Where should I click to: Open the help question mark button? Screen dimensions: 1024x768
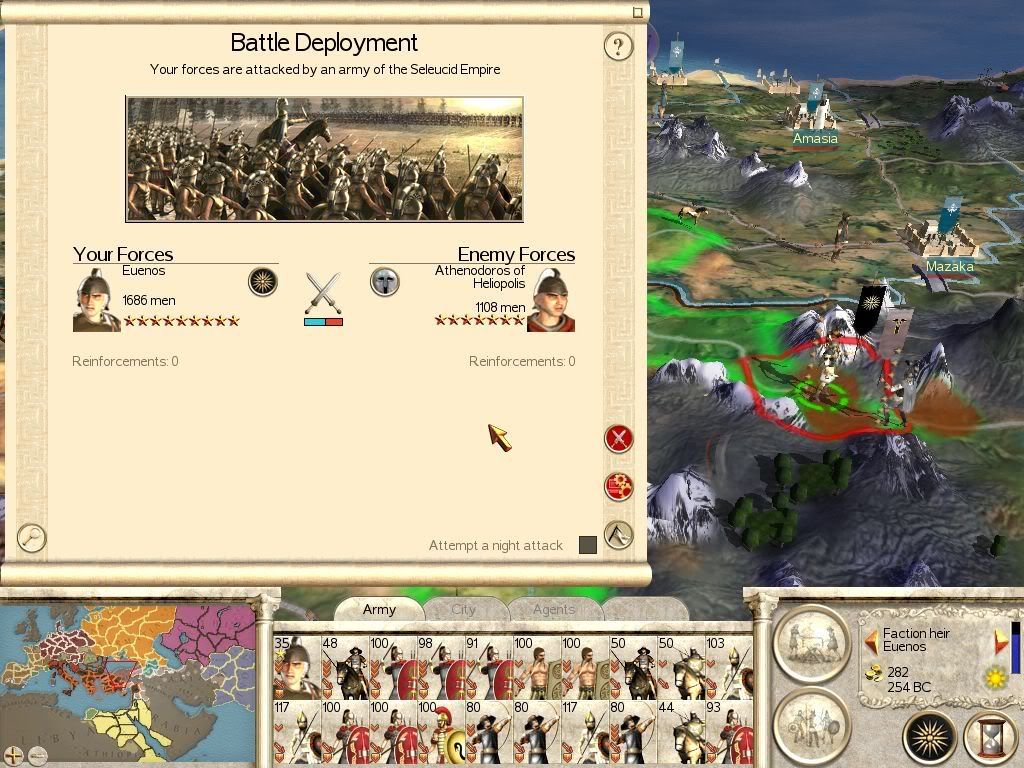pos(618,46)
